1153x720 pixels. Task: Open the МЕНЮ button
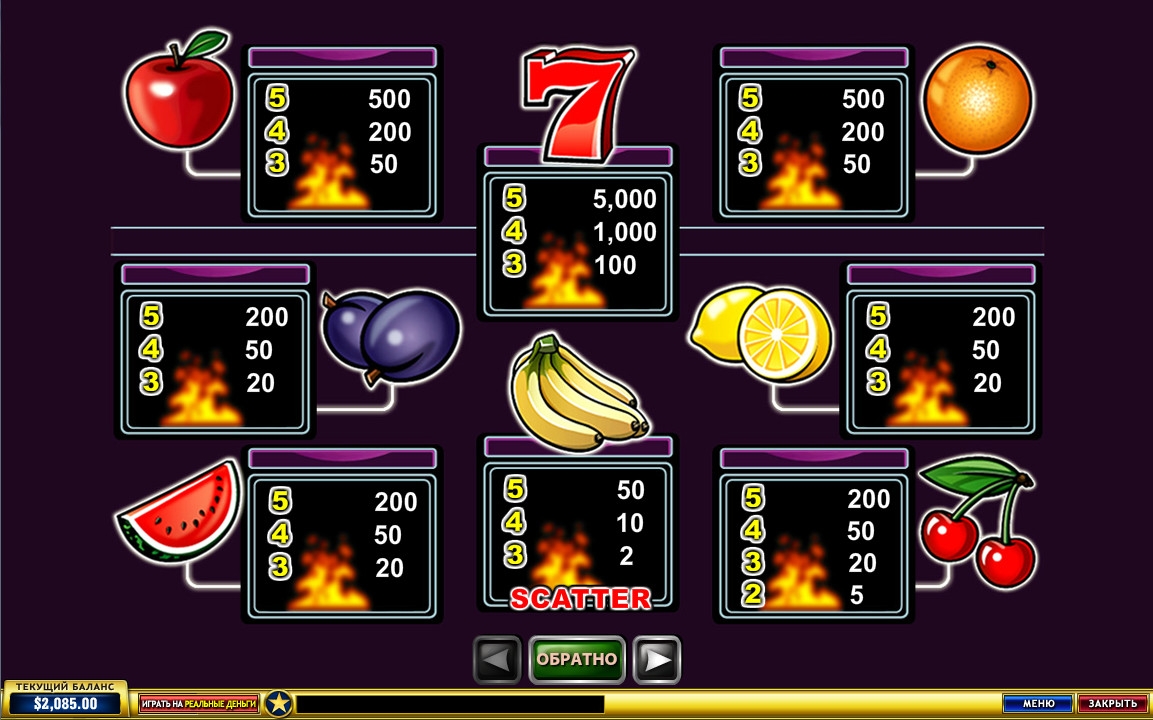[x=1038, y=704]
